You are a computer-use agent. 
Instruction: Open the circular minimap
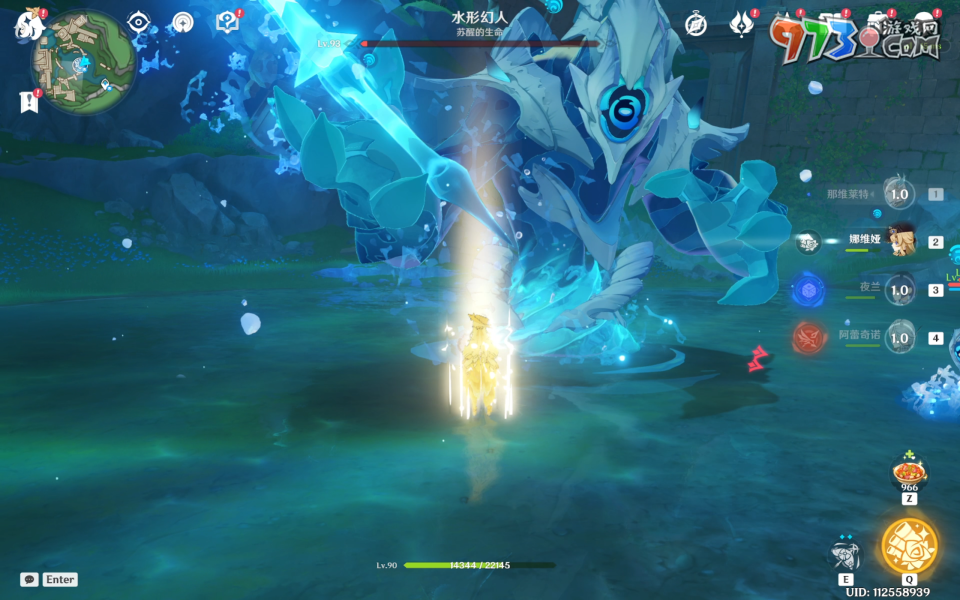83,62
